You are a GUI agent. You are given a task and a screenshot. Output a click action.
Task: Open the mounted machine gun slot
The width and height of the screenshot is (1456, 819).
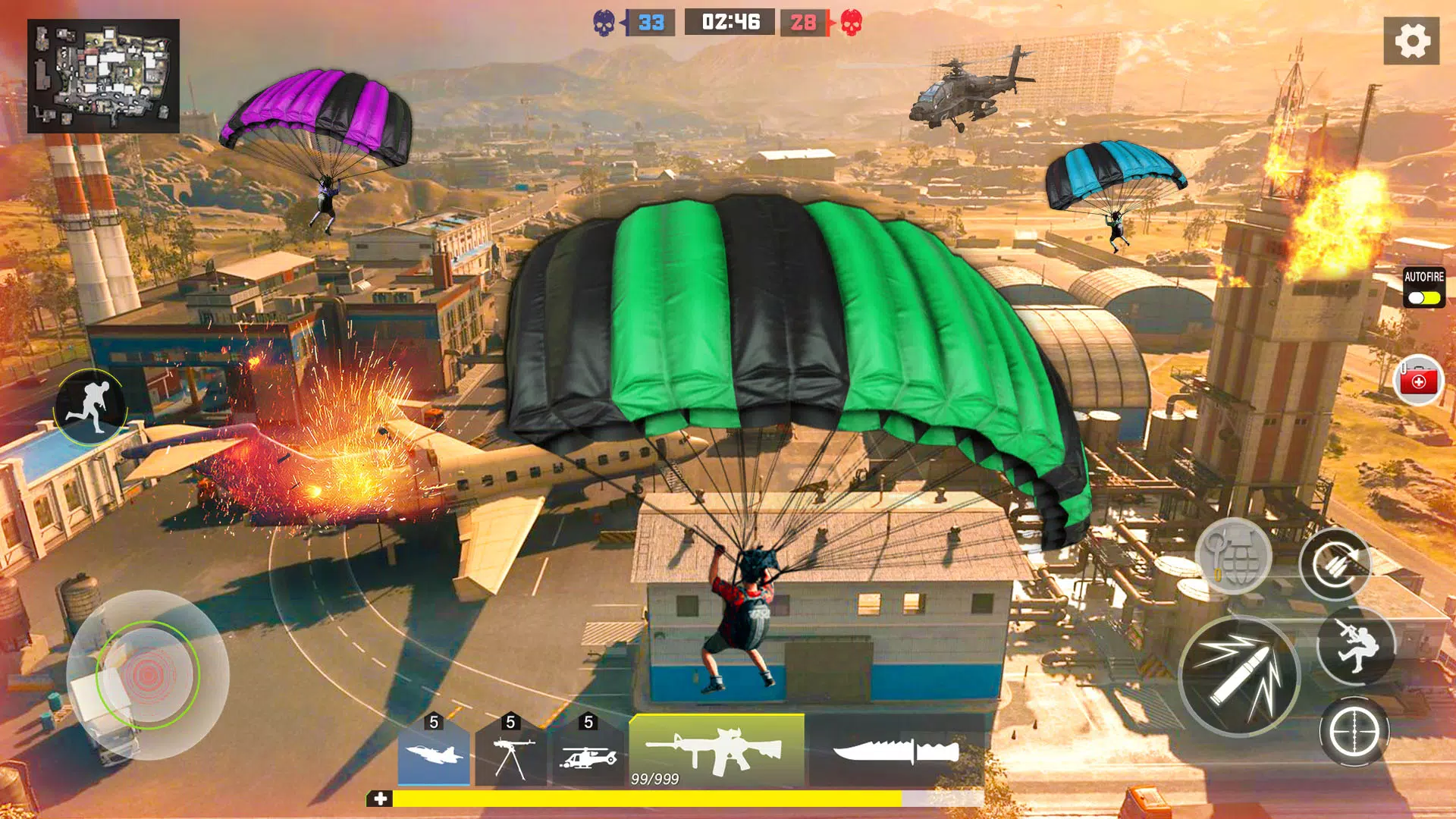[513, 755]
